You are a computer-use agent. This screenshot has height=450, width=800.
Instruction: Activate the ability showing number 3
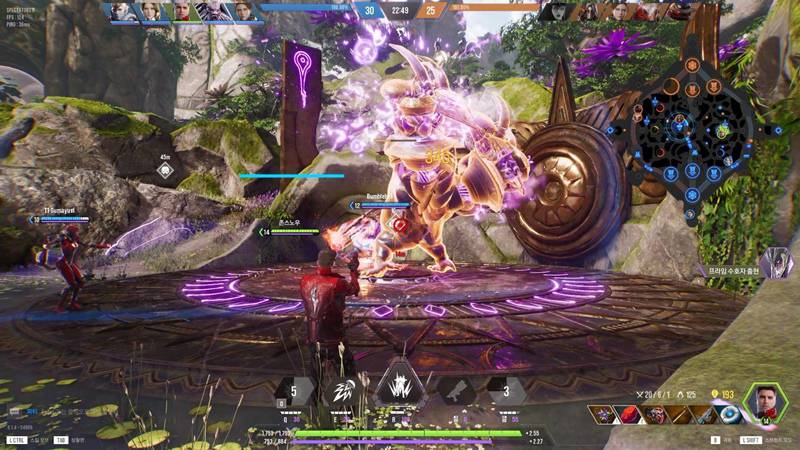coord(506,390)
